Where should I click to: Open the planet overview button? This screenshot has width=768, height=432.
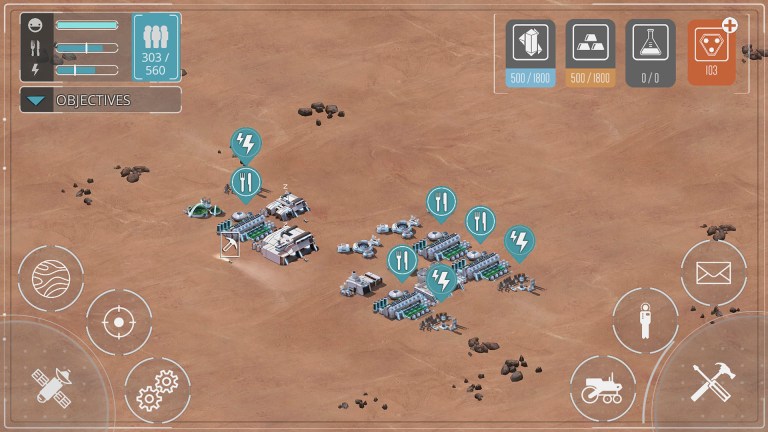coord(51,277)
